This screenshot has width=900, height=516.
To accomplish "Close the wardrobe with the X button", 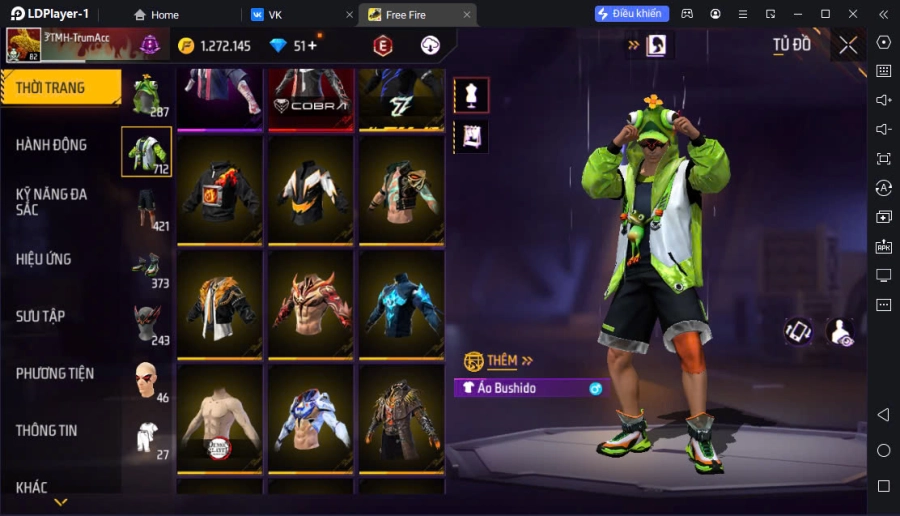I will pos(848,45).
